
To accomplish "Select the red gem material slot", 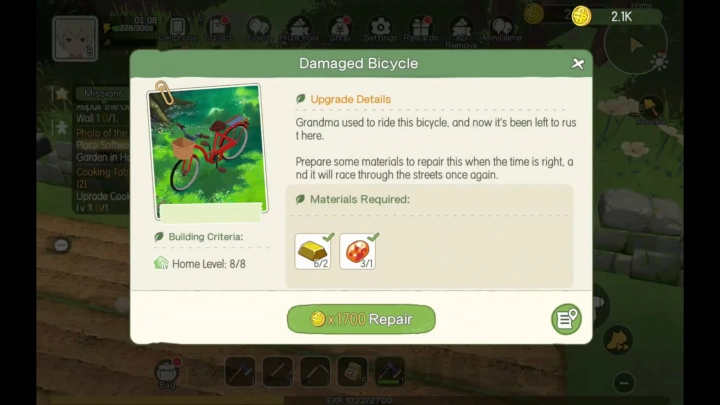I will (x=358, y=251).
